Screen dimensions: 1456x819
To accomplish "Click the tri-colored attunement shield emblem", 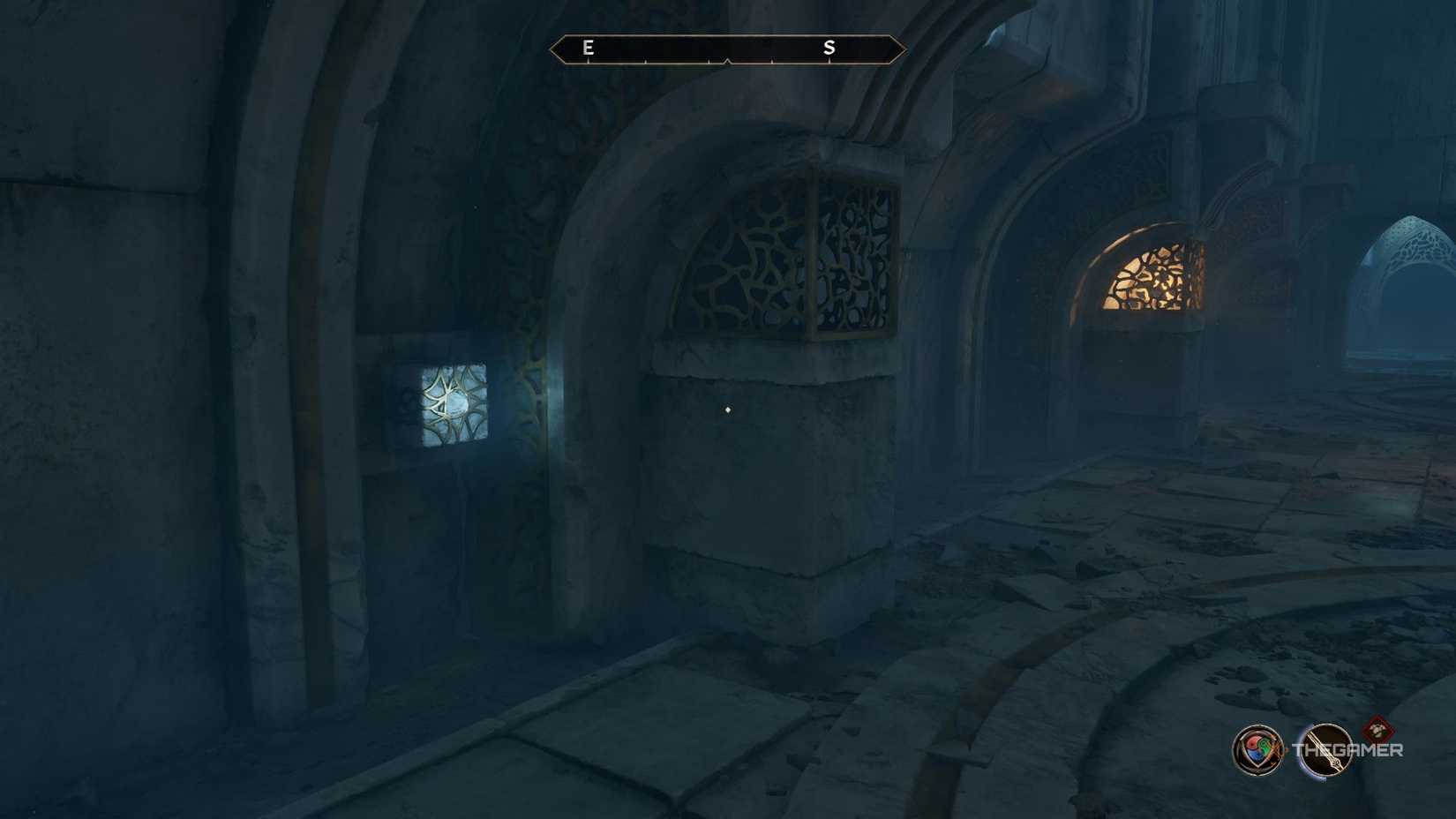I will pos(1257,750).
